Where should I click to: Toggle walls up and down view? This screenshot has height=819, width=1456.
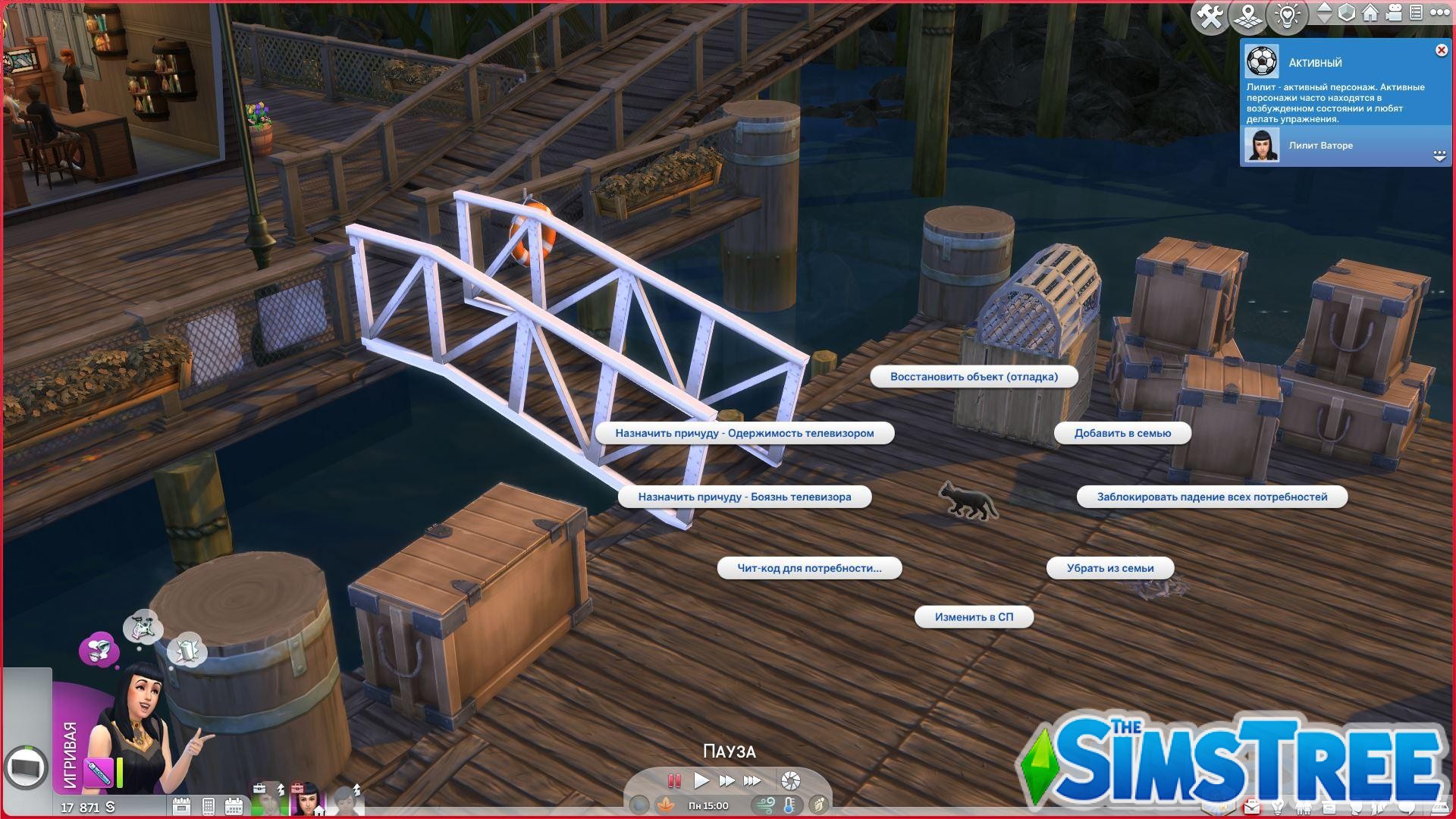tap(1324, 14)
